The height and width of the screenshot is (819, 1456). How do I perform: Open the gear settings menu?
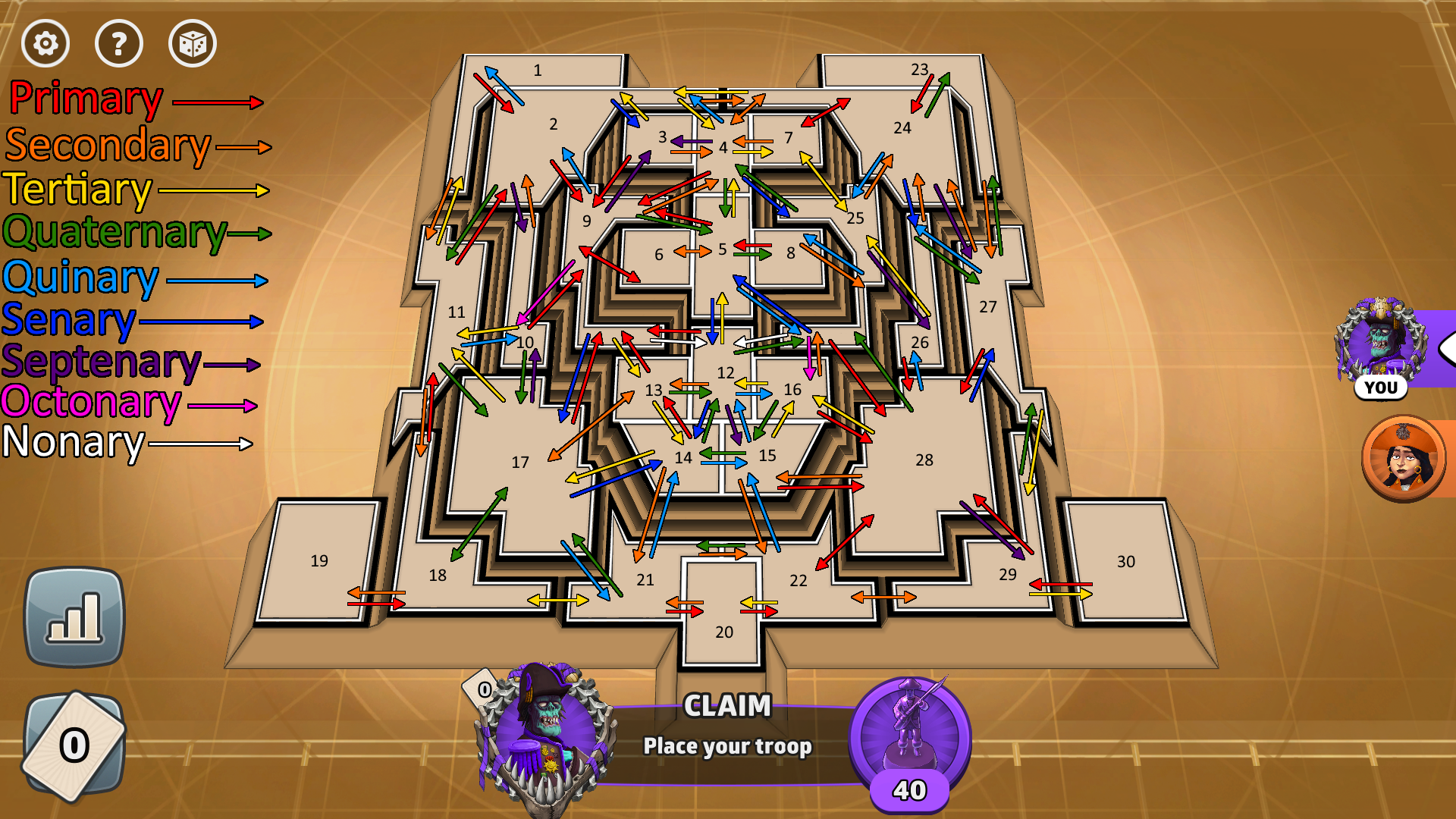[45, 43]
